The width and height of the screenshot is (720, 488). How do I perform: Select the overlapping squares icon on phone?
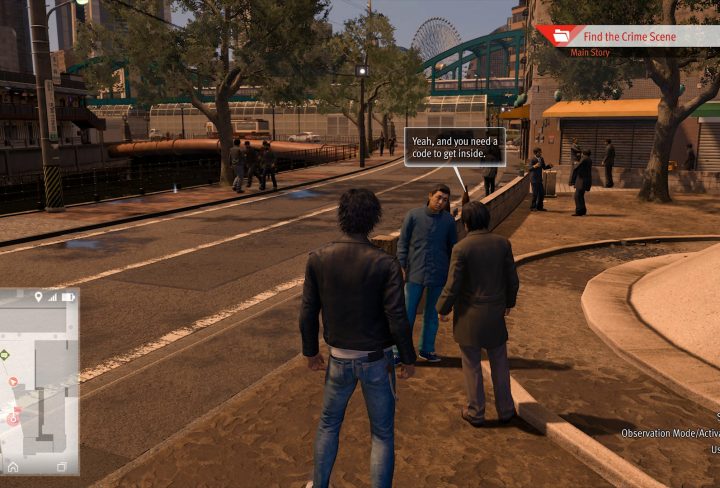pos(62,466)
